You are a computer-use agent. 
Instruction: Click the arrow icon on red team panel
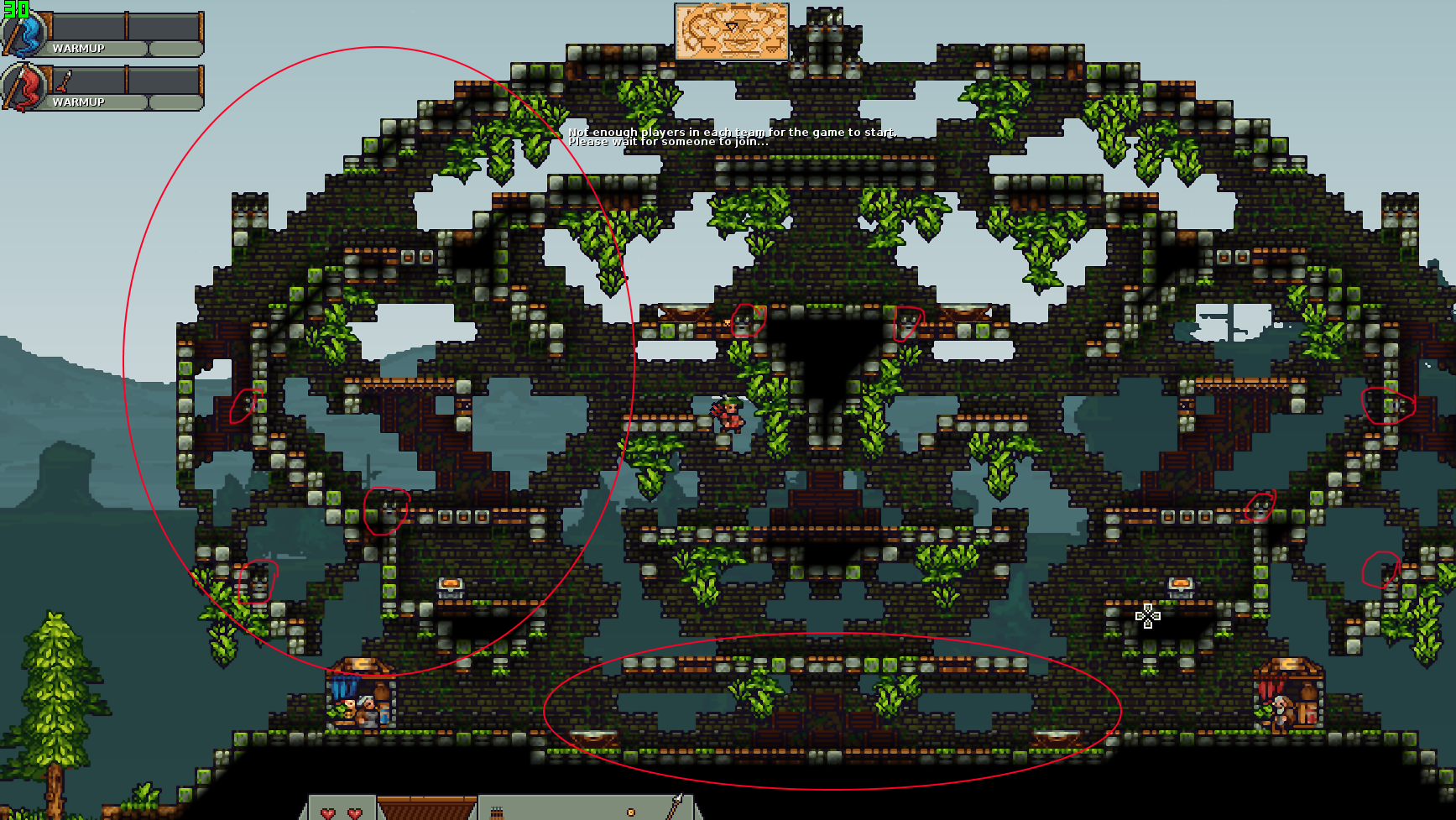point(65,81)
